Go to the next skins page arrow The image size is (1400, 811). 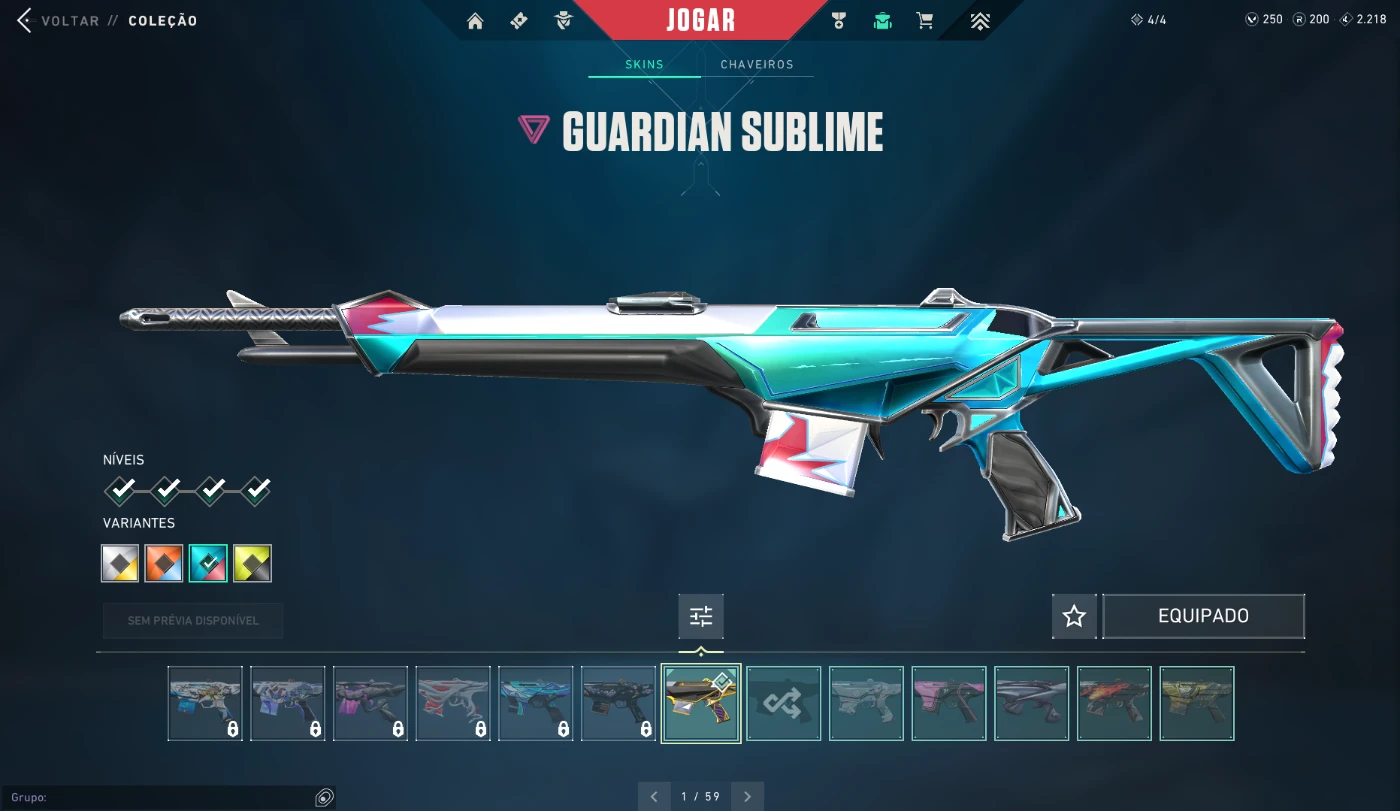[747, 797]
